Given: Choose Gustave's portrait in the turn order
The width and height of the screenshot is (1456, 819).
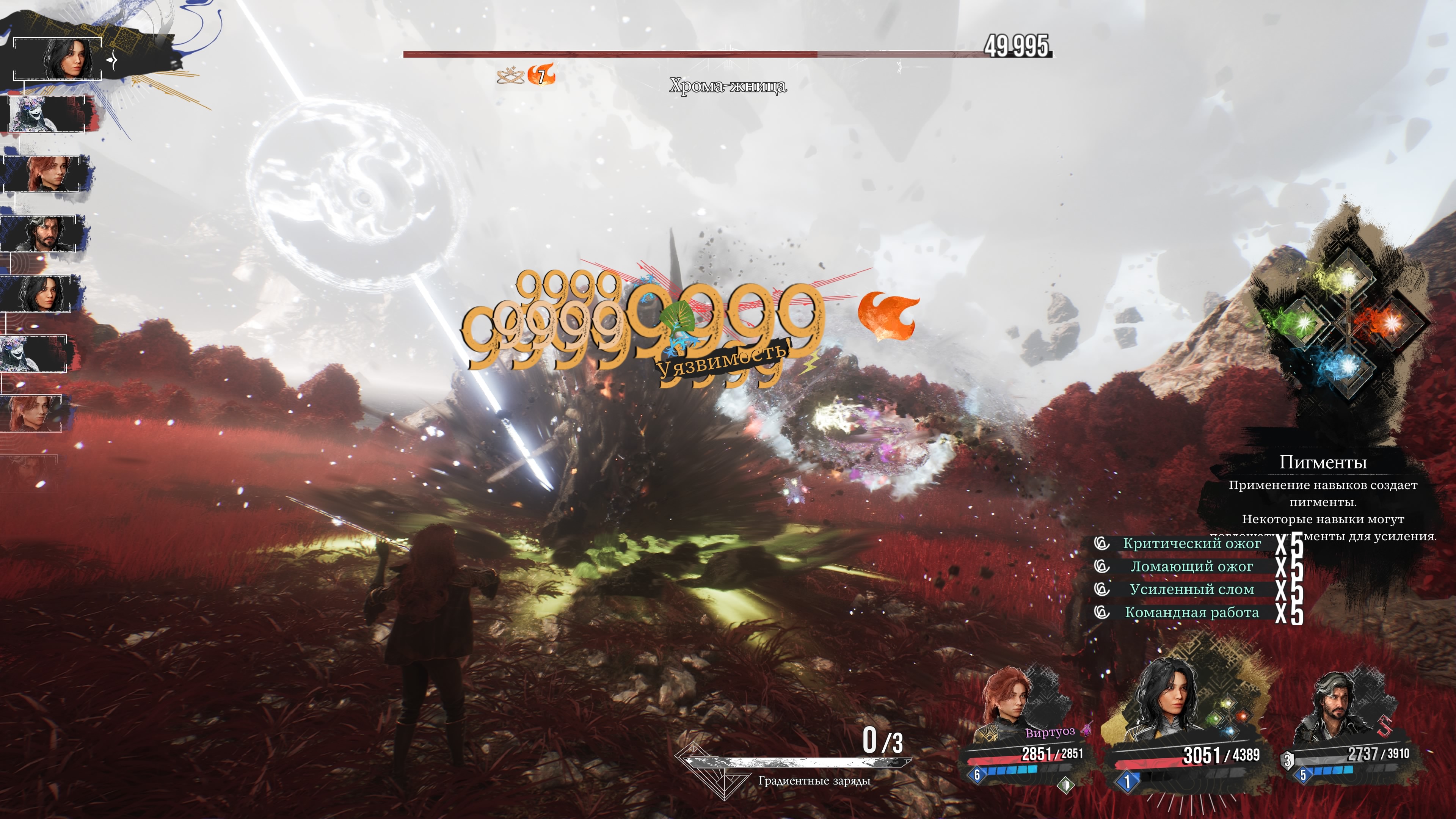Looking at the screenshot, I should [44, 233].
